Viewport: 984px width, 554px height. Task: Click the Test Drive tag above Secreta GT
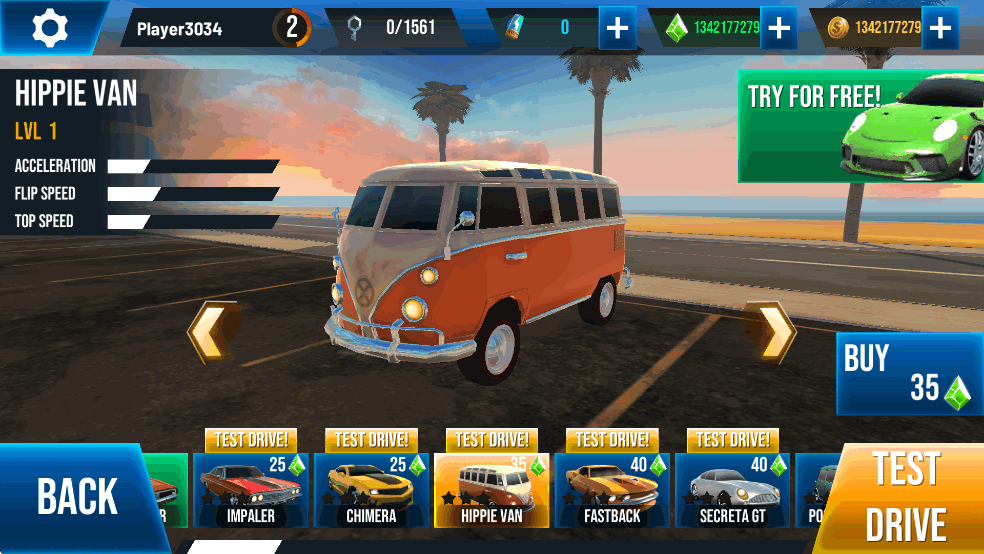(733, 440)
